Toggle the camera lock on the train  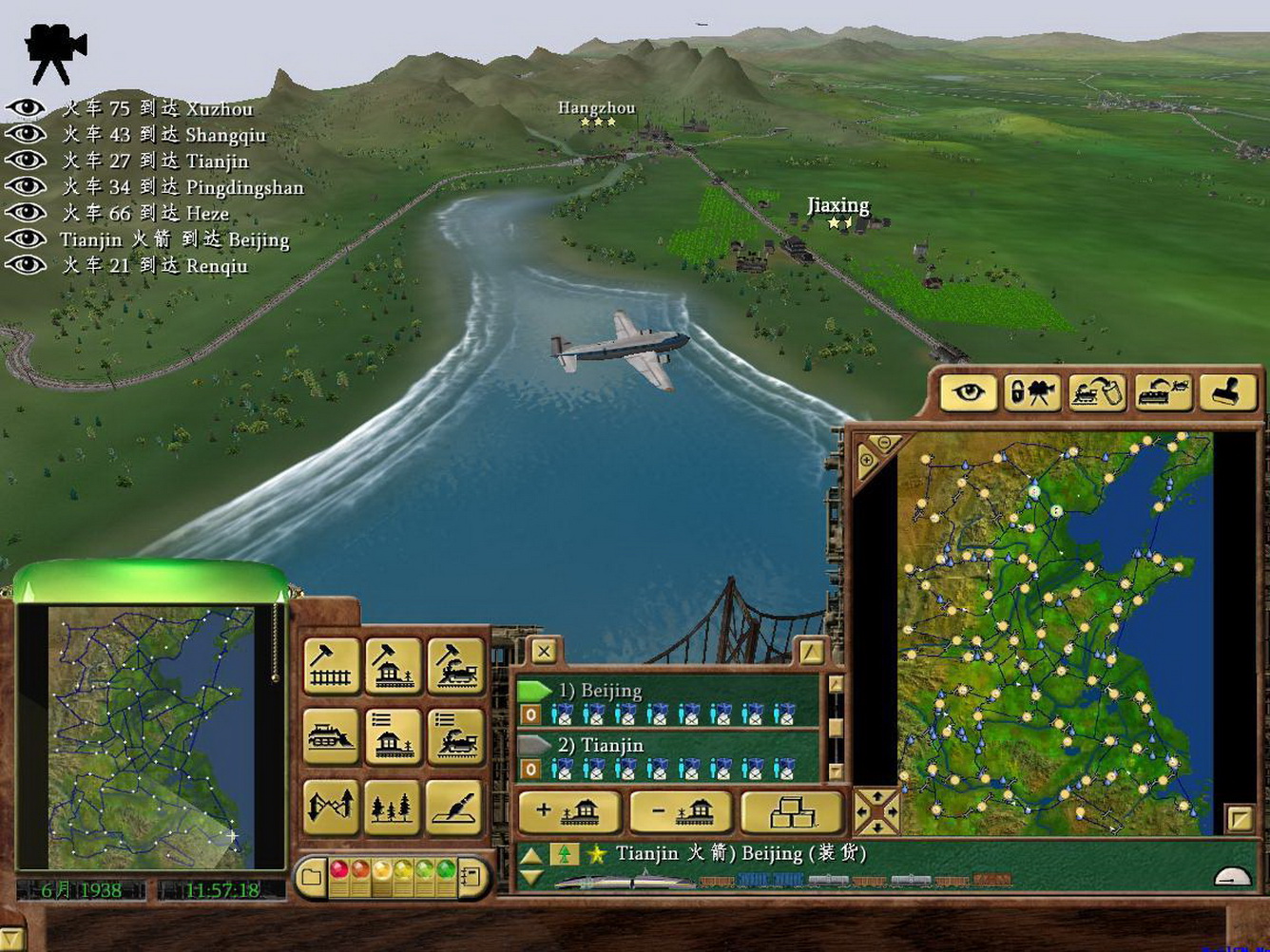[1032, 391]
